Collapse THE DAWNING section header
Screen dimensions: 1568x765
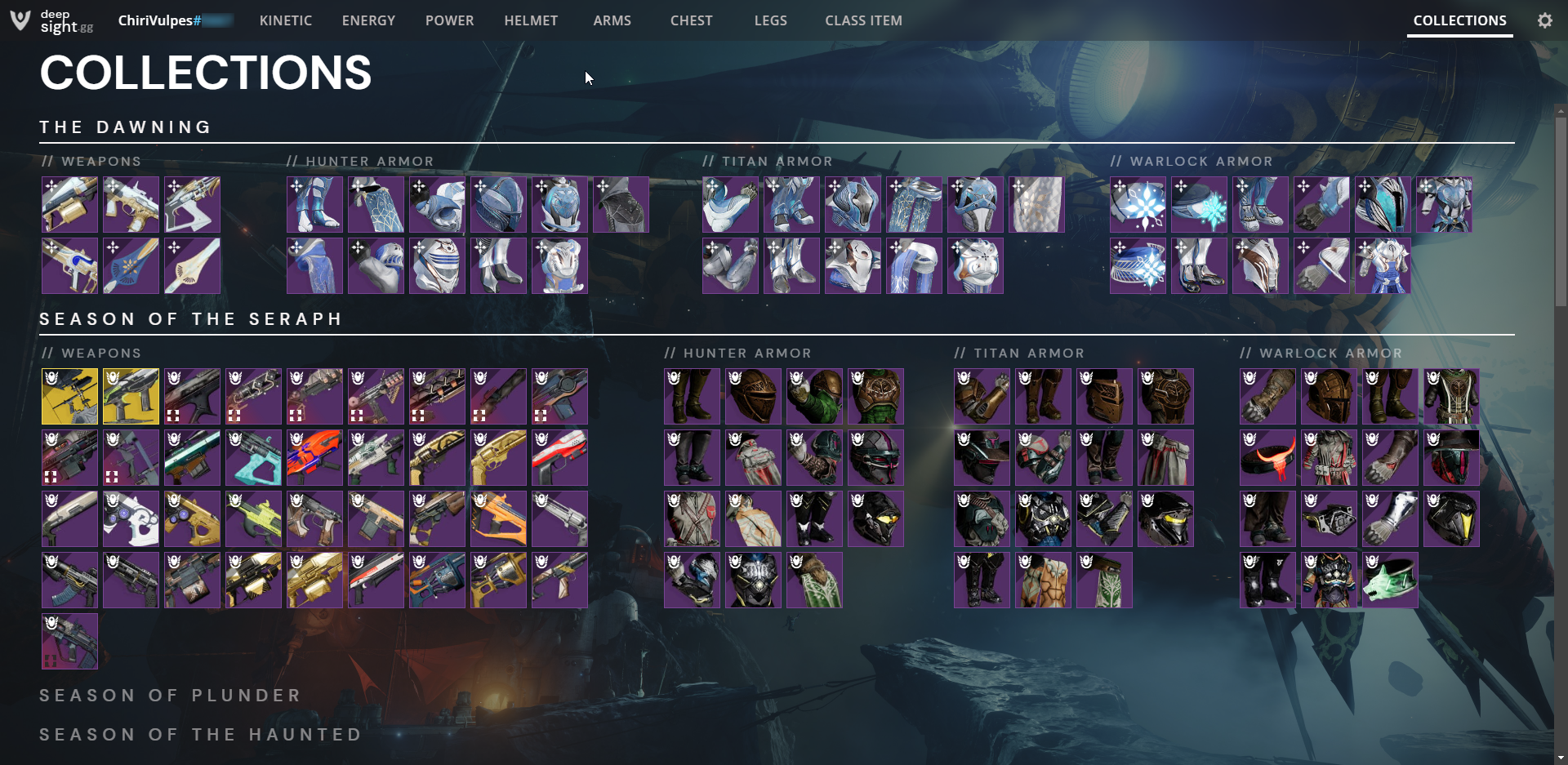[126, 127]
